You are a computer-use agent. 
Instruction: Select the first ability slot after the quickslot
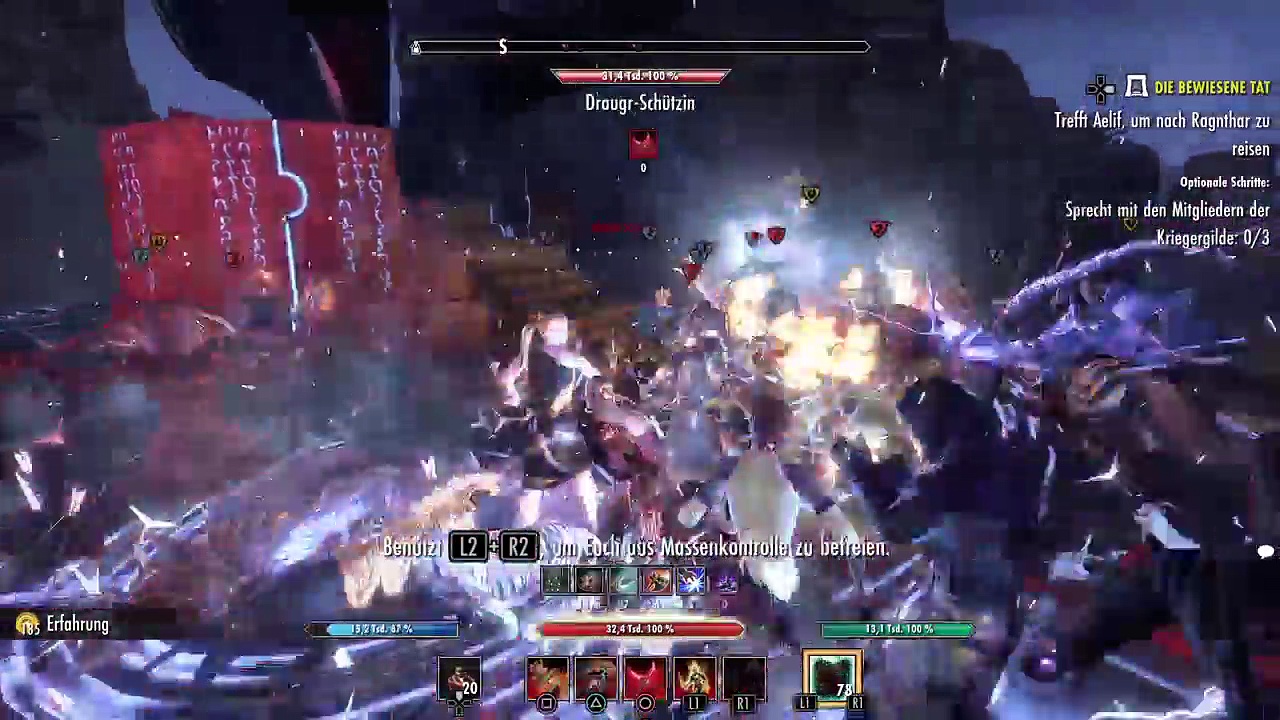pos(547,677)
